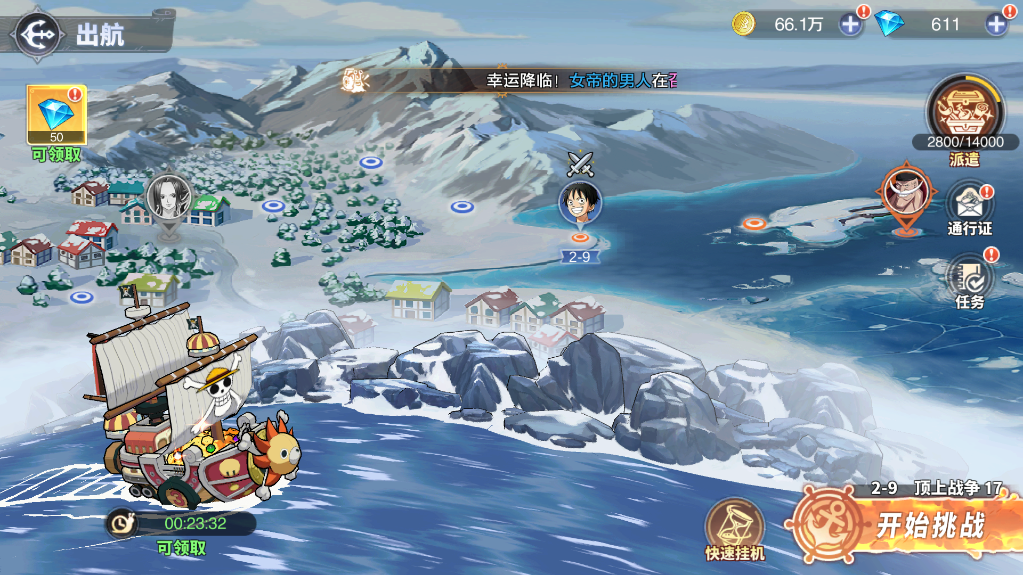The width and height of the screenshot is (1023, 575).
Task: Tap the Boa Hancock portrait map marker
Action: coord(167,196)
